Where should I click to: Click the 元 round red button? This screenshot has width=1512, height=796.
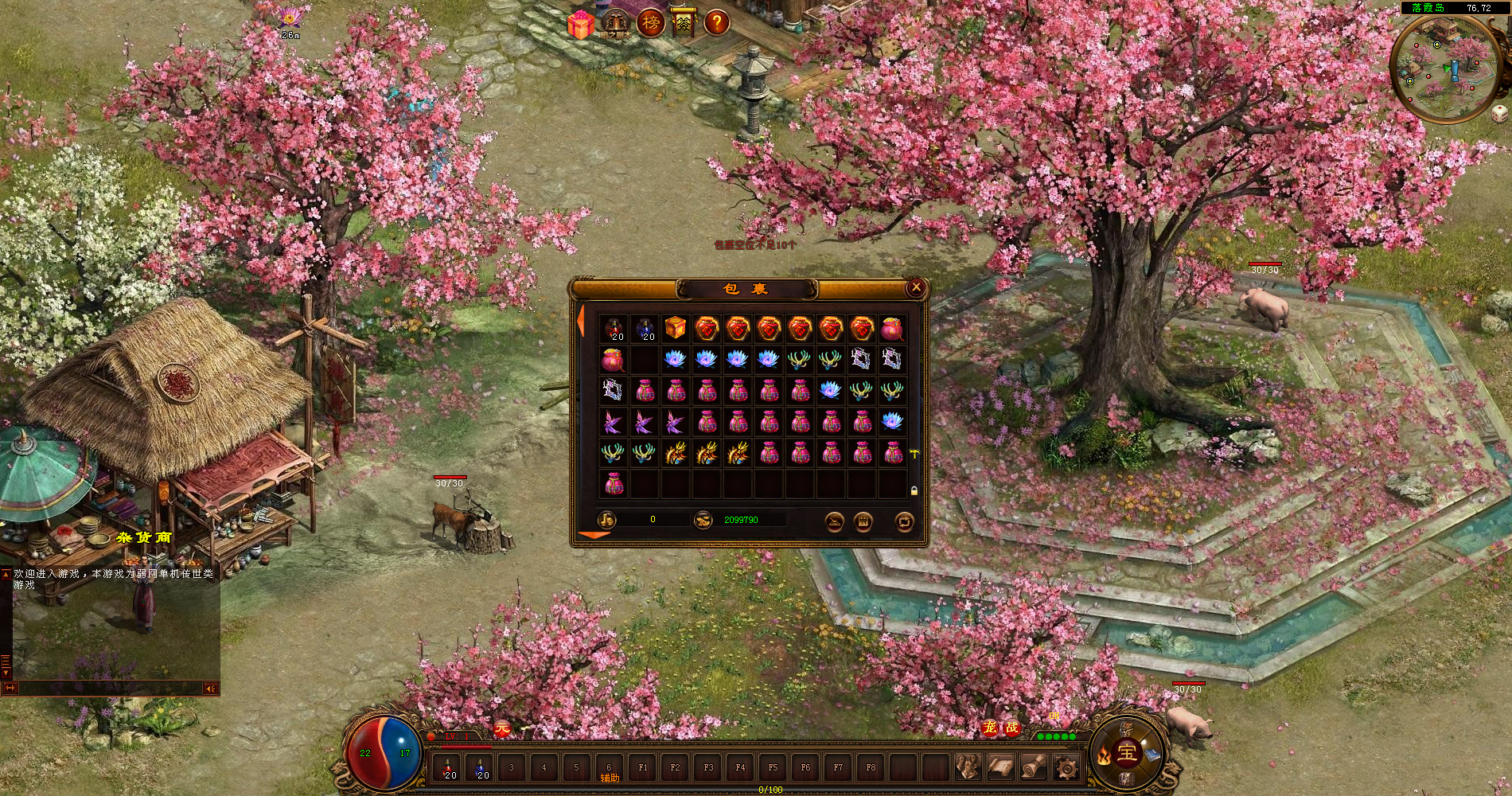(501, 728)
